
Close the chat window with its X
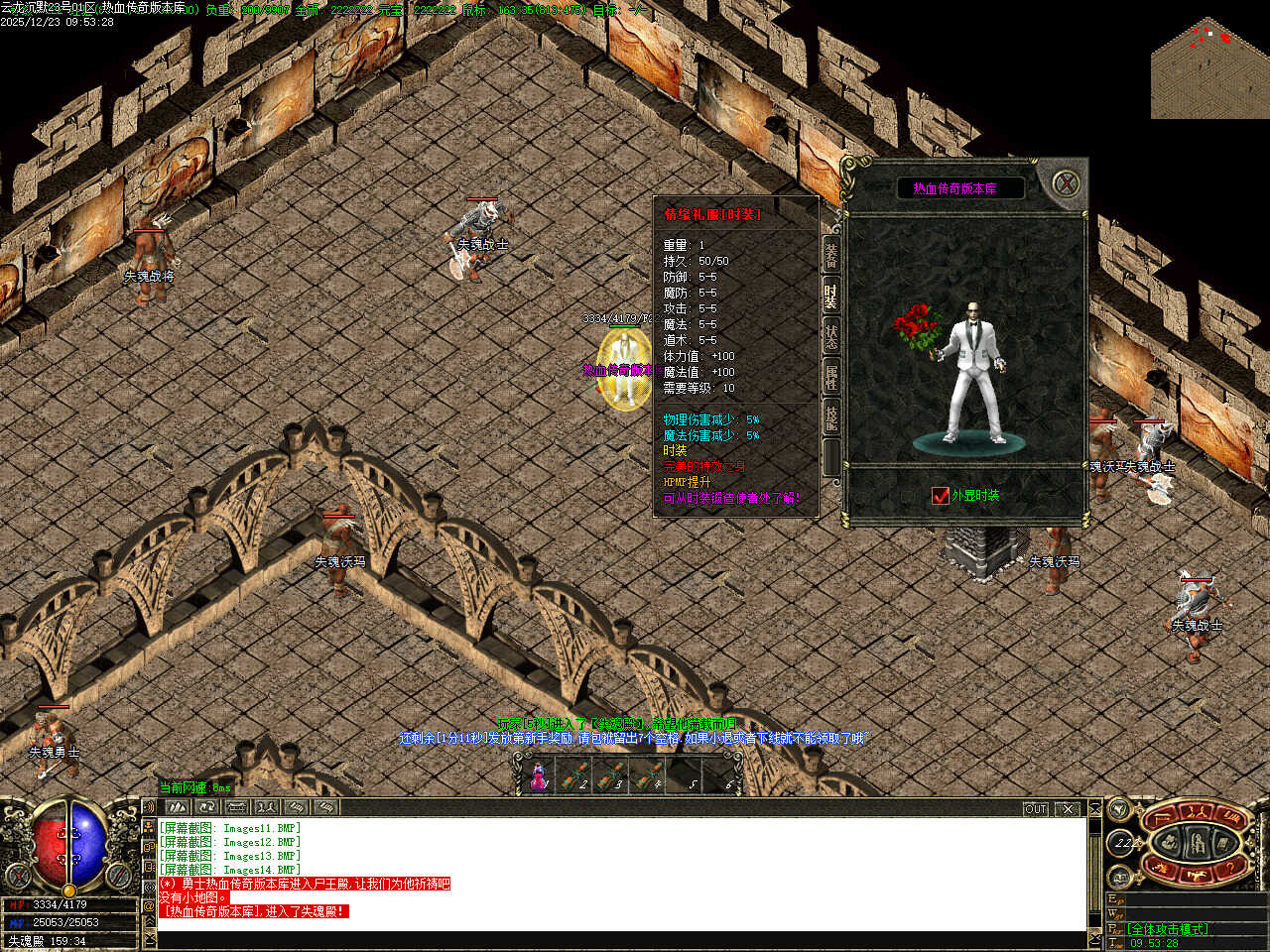point(1068,809)
